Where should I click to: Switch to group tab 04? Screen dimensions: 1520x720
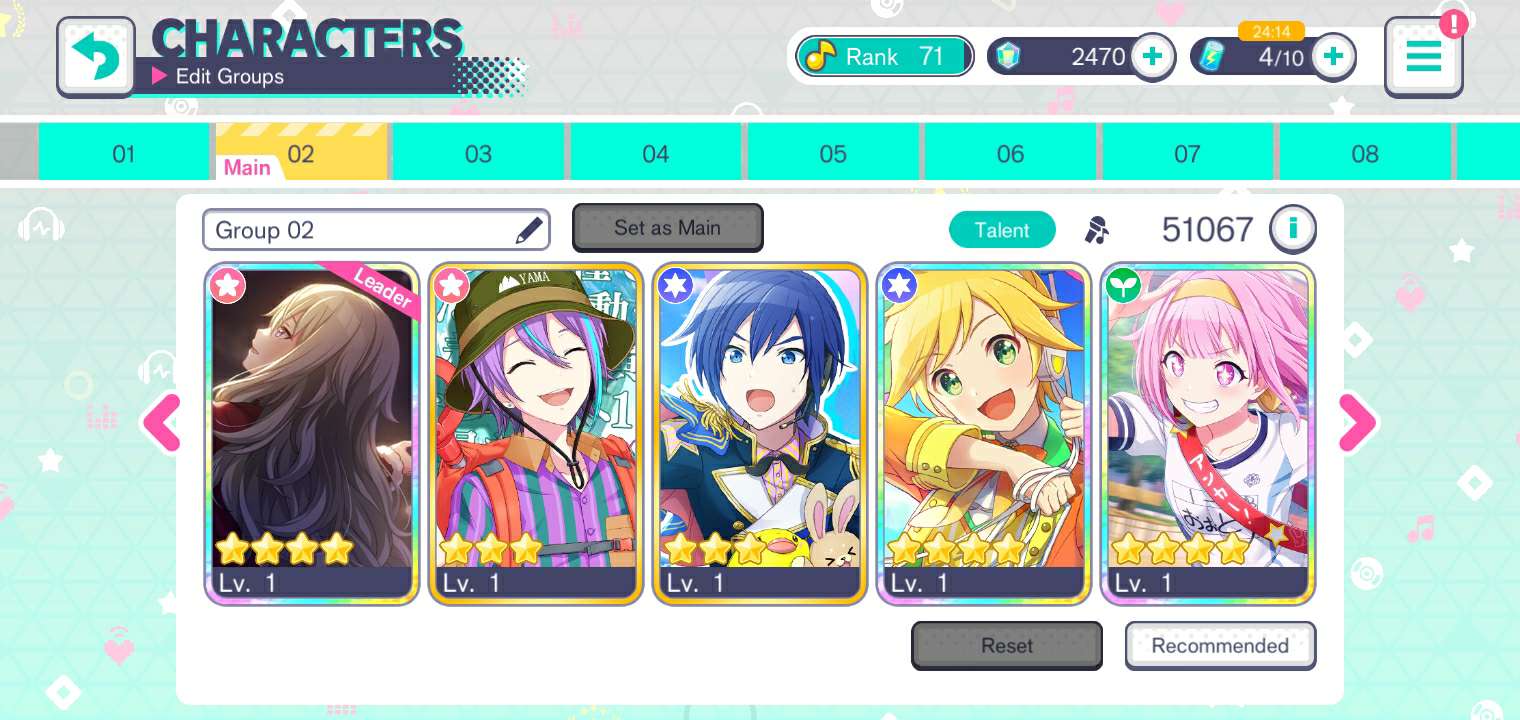click(x=655, y=154)
